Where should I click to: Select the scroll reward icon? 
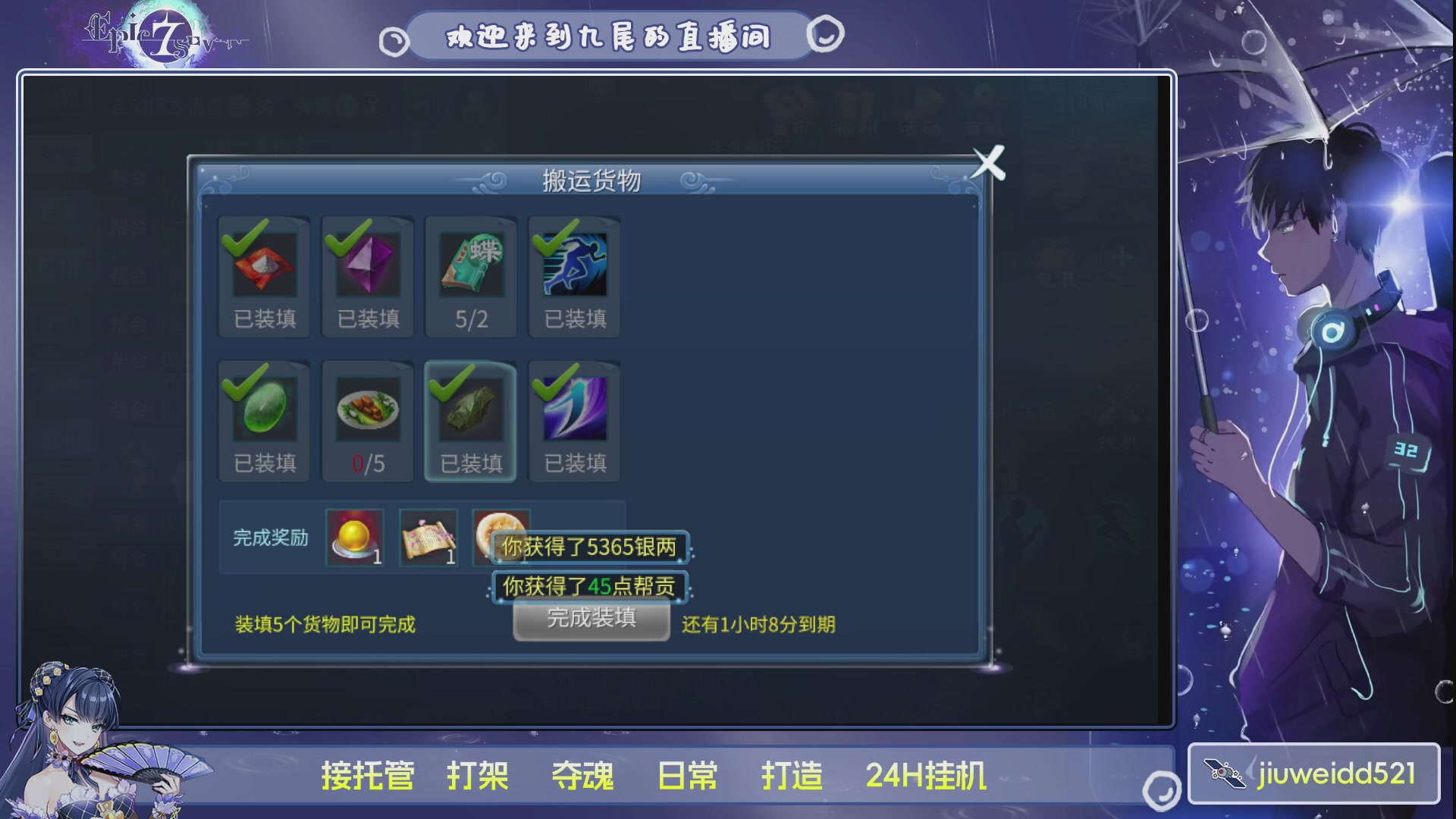(428, 537)
